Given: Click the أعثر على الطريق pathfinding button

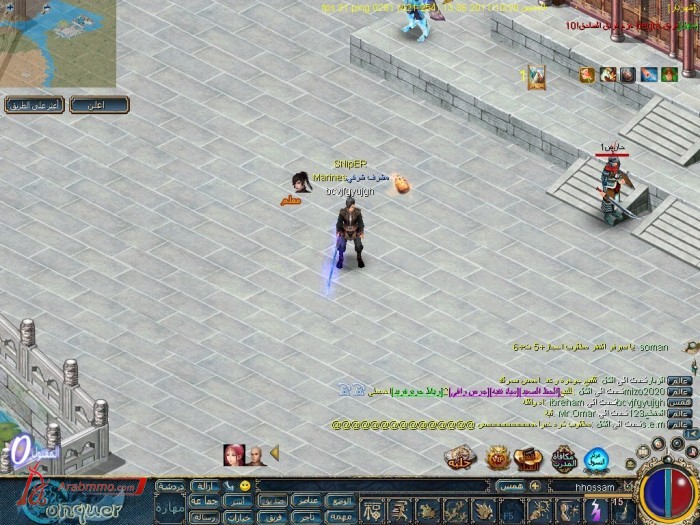Looking at the screenshot, I should (36, 105).
